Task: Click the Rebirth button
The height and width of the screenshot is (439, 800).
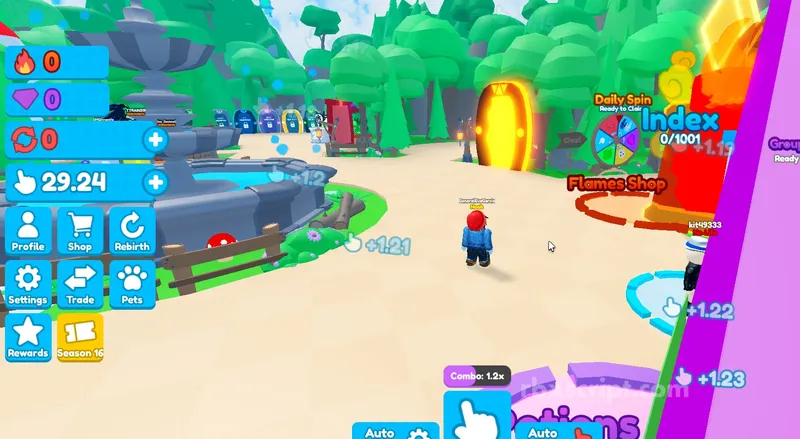Action: point(131,231)
